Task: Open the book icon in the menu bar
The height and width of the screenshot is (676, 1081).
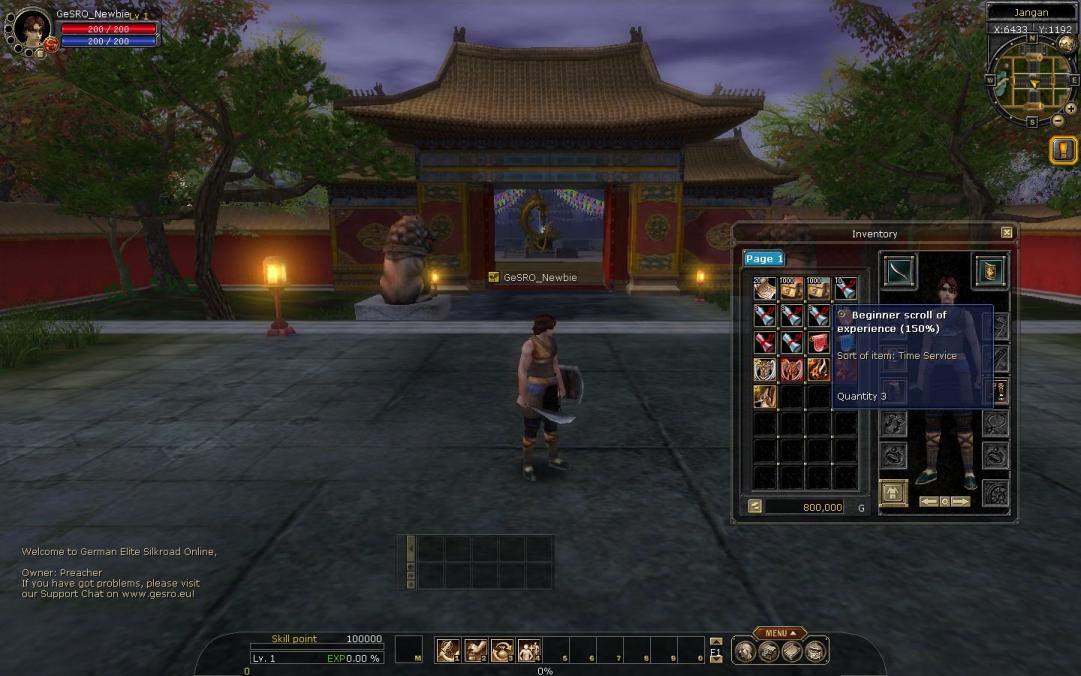Action: point(791,651)
